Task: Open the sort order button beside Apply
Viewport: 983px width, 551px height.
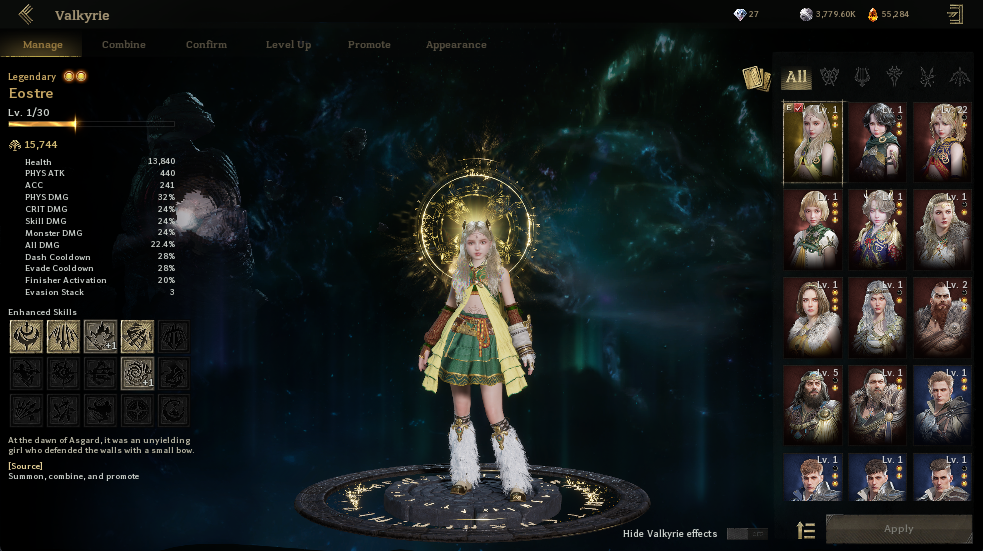Action: pyautogui.click(x=806, y=530)
